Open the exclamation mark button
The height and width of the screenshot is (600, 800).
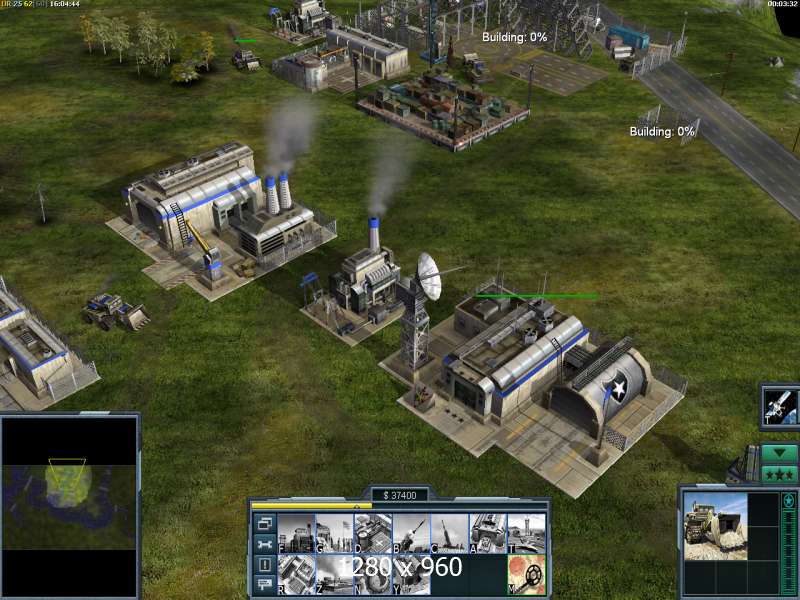click(265, 565)
